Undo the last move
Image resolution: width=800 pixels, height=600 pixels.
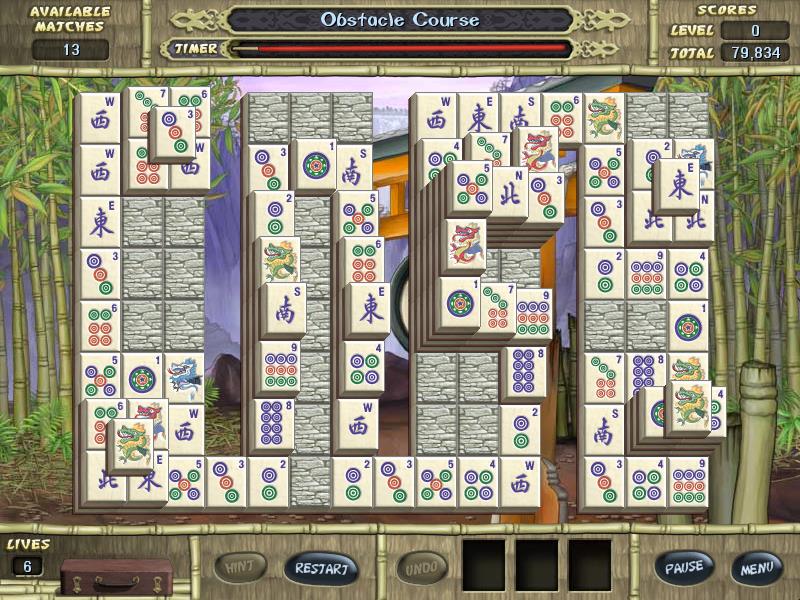[422, 569]
